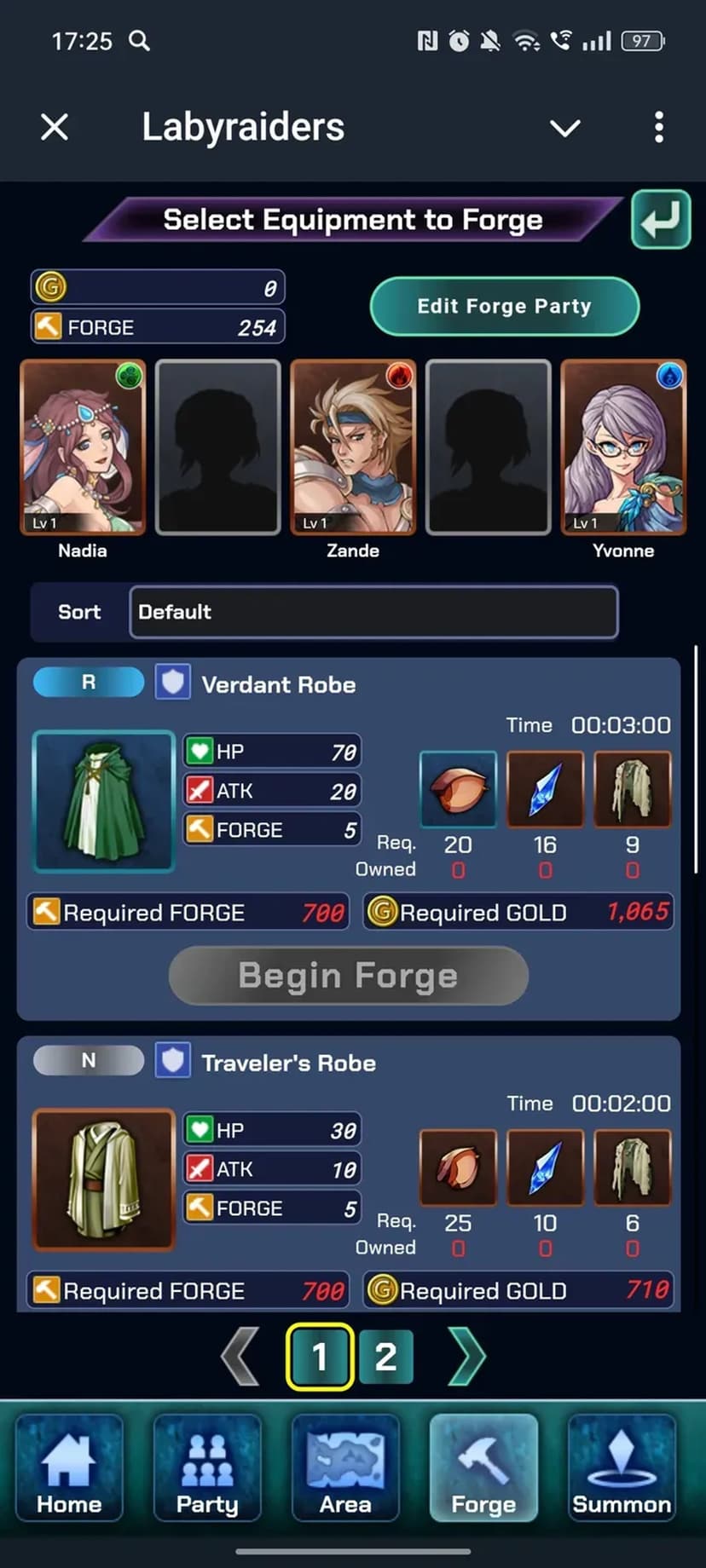Tap the green return arrow button
The image size is (706, 1568).
pyautogui.click(x=661, y=220)
